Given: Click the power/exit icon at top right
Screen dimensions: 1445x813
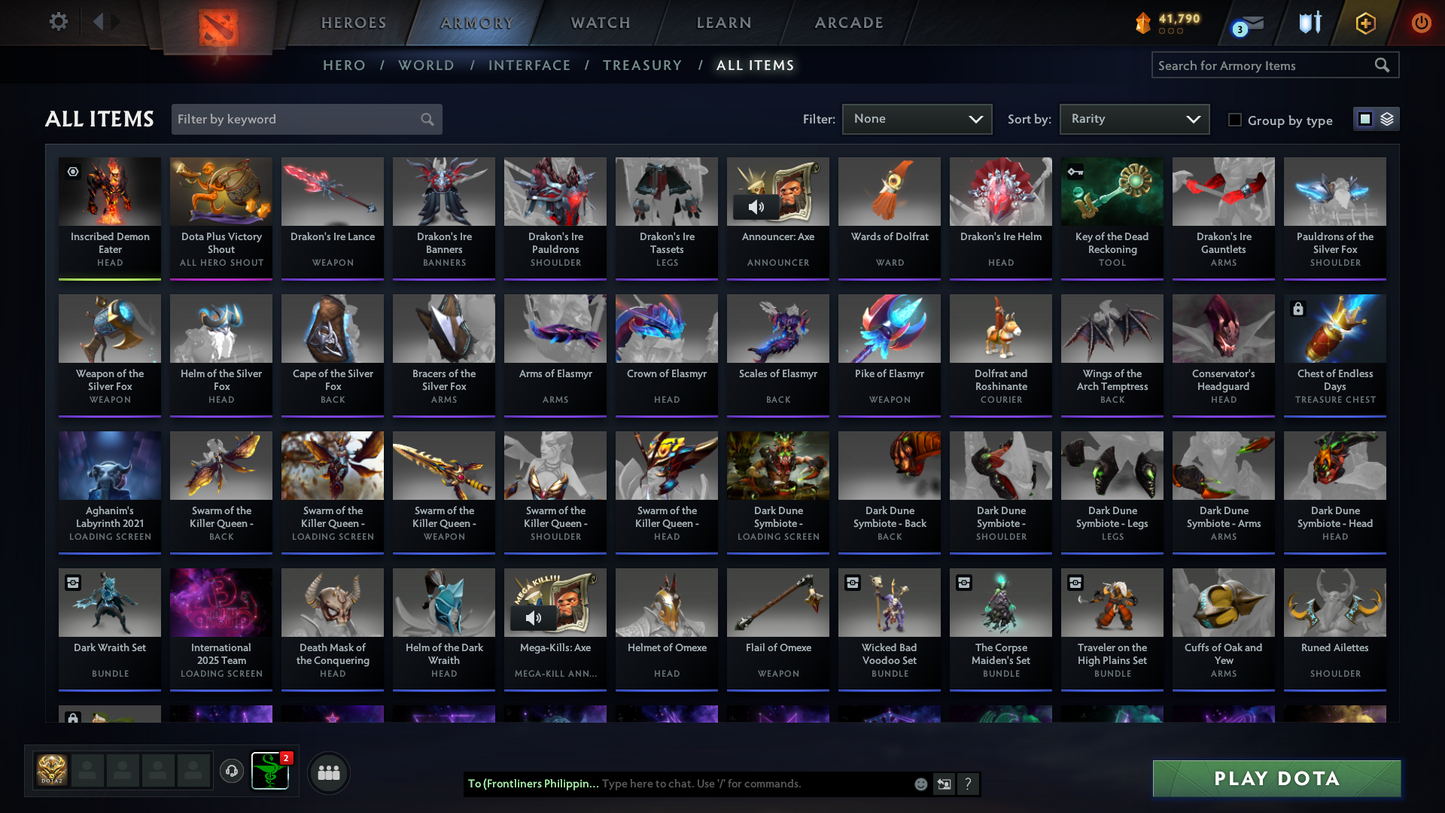Looking at the screenshot, I should pos(1421,22).
